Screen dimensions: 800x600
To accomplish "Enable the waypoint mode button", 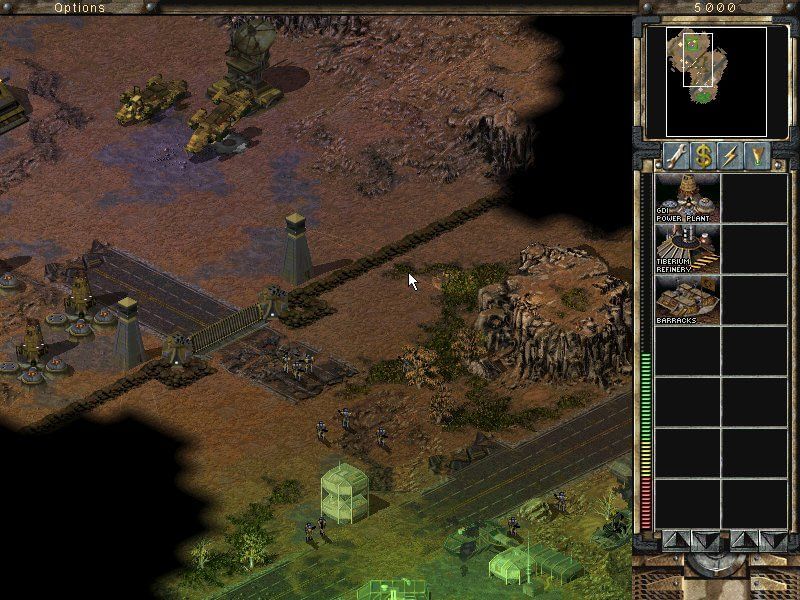I will [x=757, y=156].
